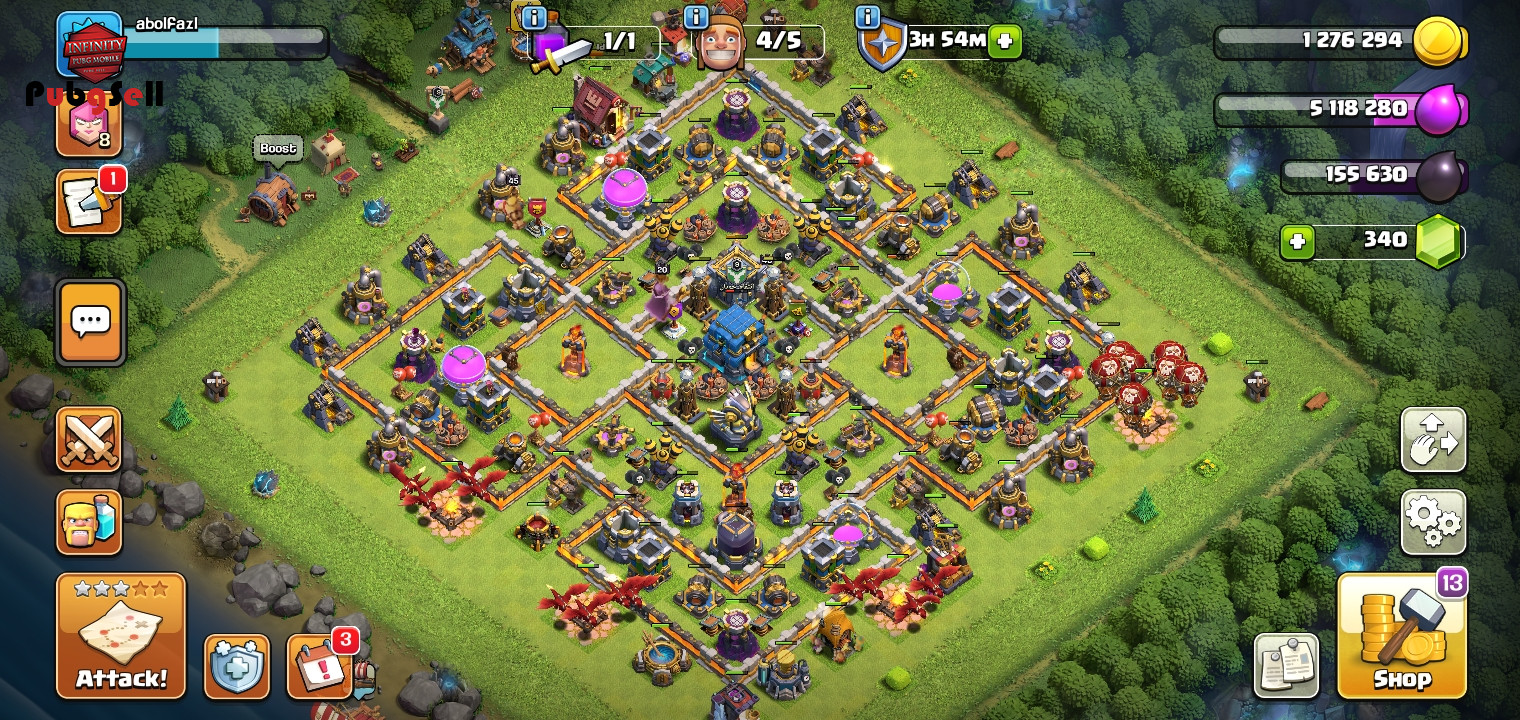Extend shield with the green plus button
Screen dimensions: 1520x720
click(x=1005, y=42)
